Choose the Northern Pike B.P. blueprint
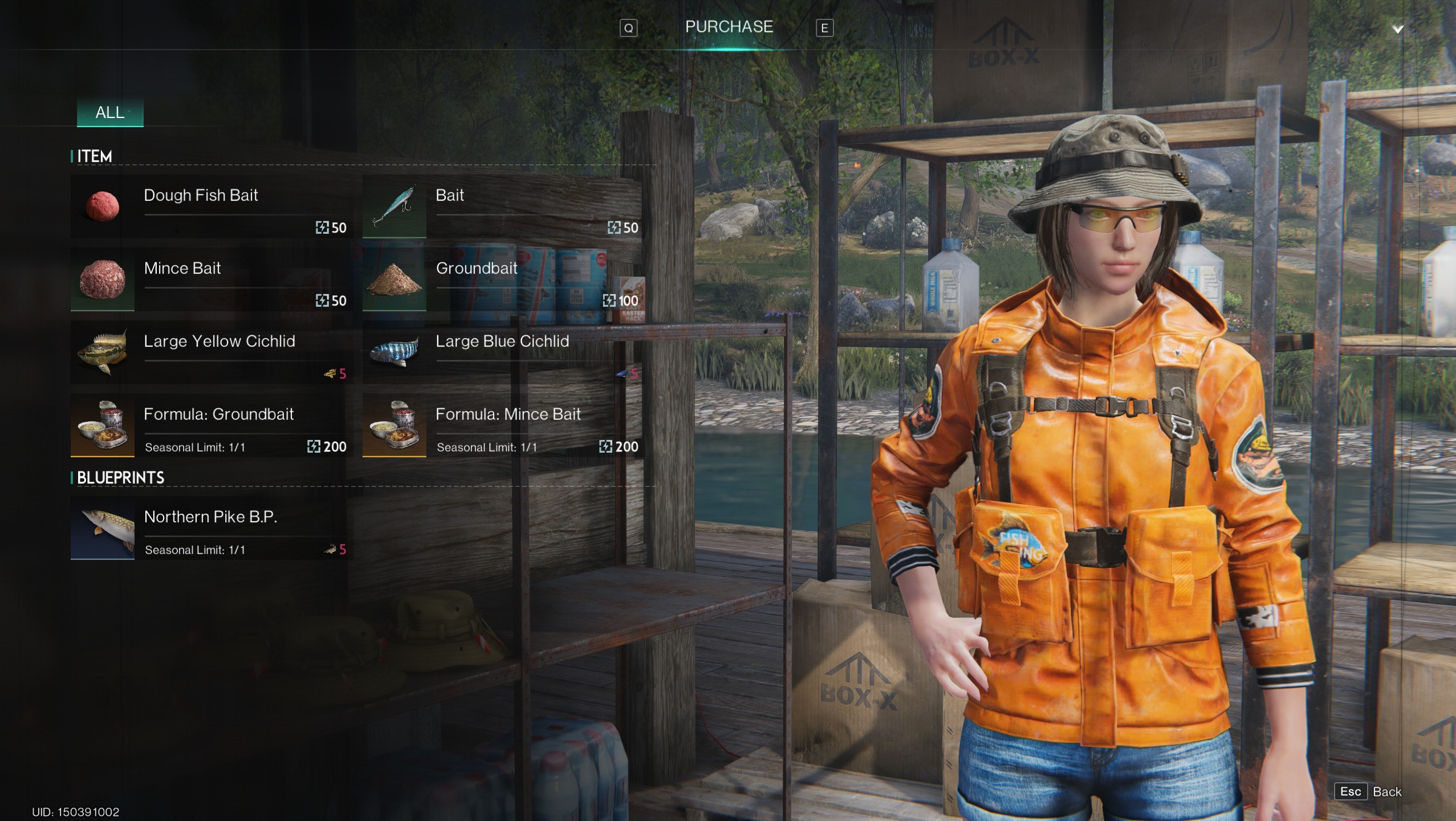 [x=209, y=528]
